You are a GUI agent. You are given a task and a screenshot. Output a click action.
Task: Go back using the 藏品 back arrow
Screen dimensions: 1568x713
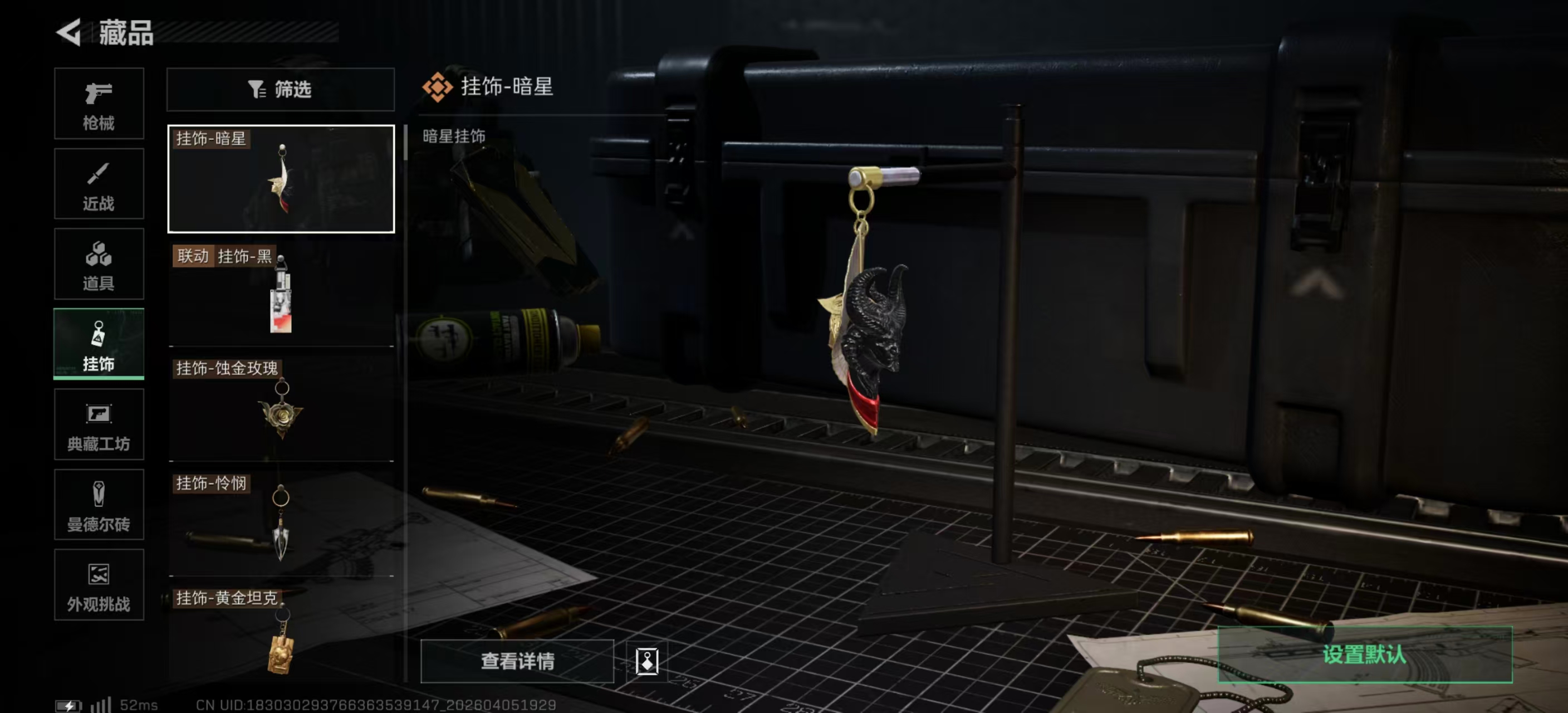[x=70, y=33]
